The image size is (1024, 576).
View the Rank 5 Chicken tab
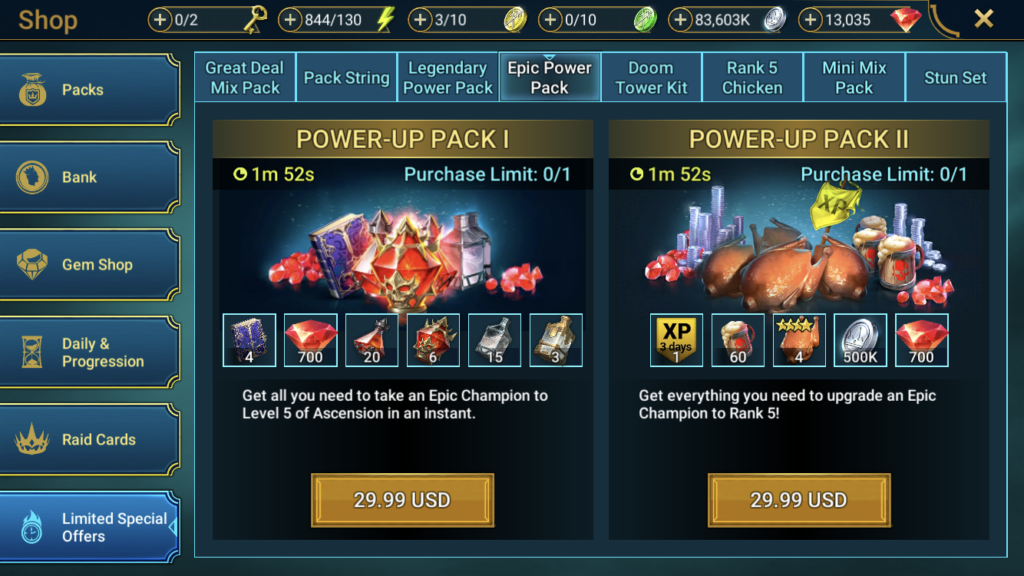point(752,78)
